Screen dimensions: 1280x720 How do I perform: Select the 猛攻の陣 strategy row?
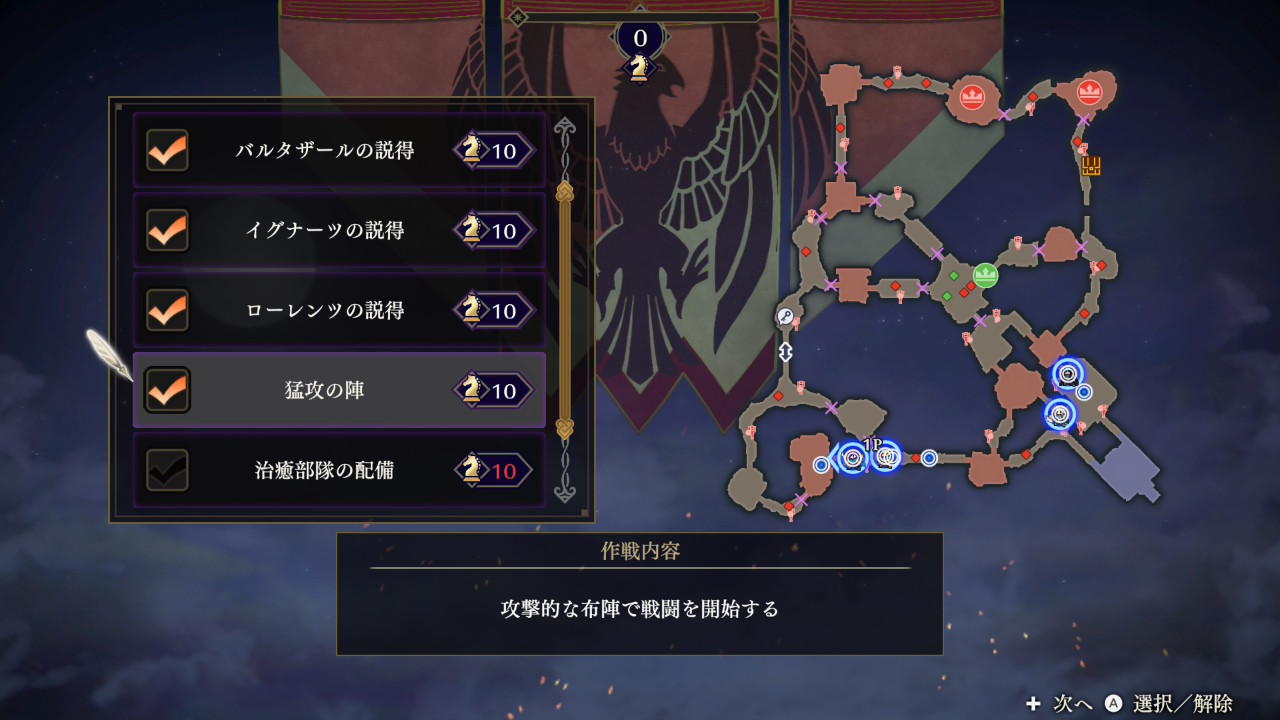pos(339,390)
